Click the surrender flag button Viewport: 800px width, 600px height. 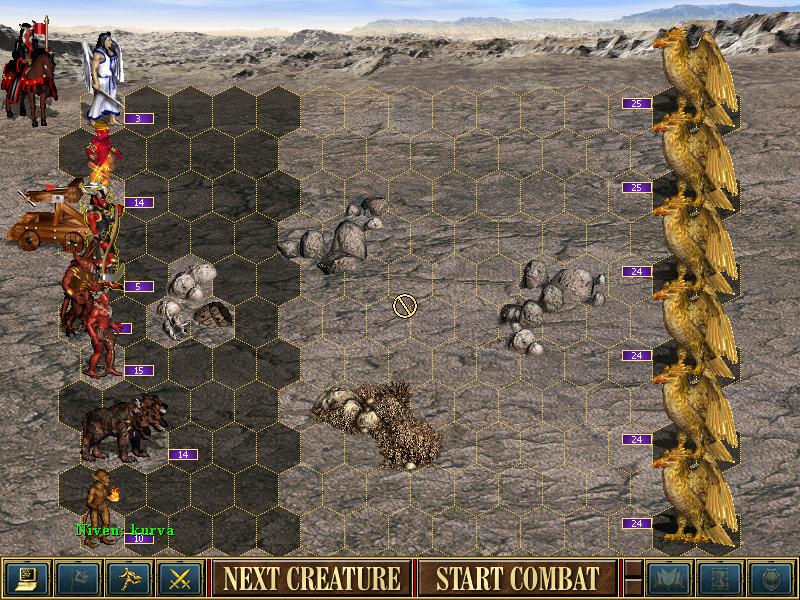pyautogui.click(x=77, y=578)
